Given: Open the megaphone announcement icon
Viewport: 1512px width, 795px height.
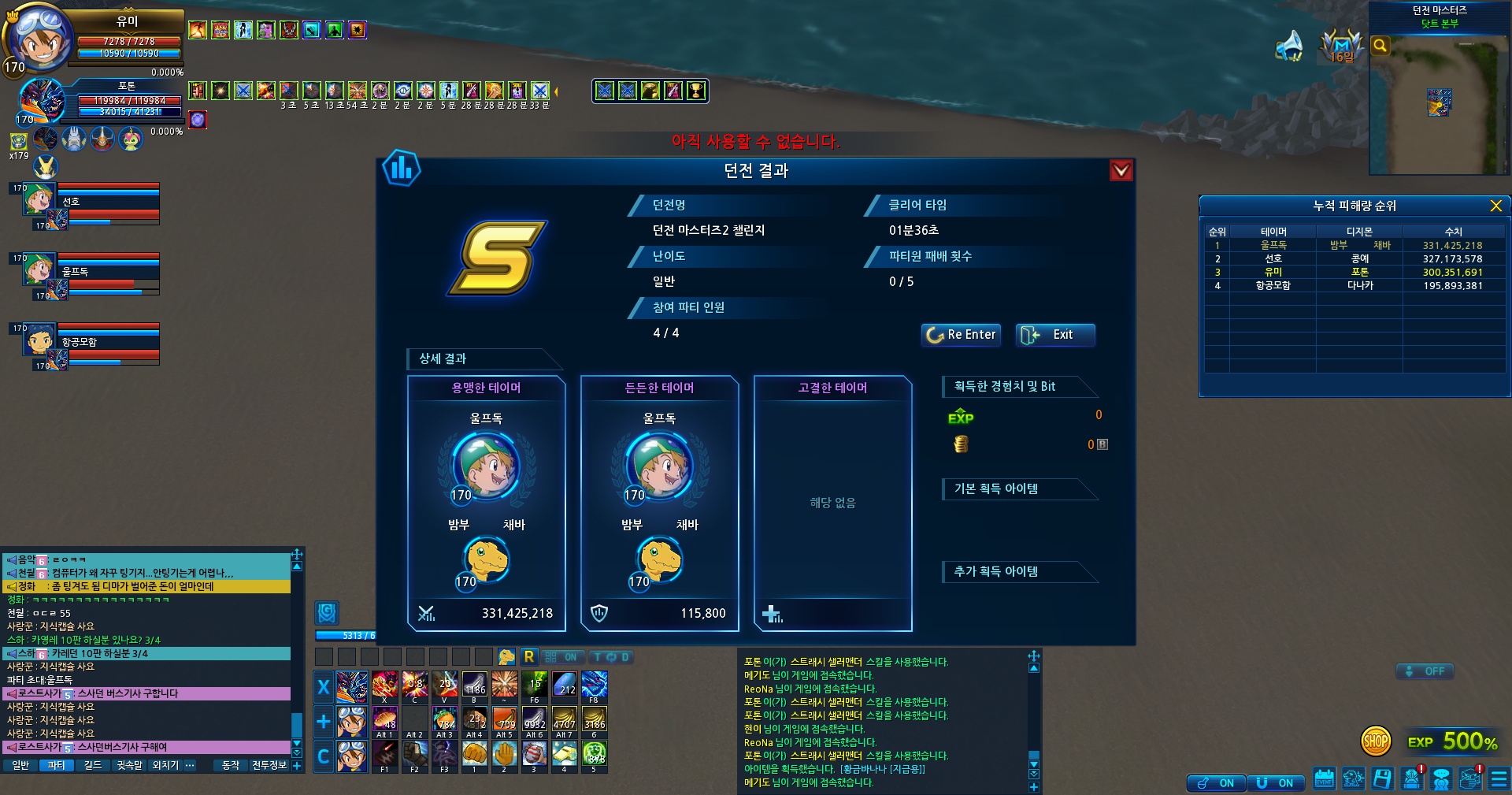Looking at the screenshot, I should (1289, 46).
